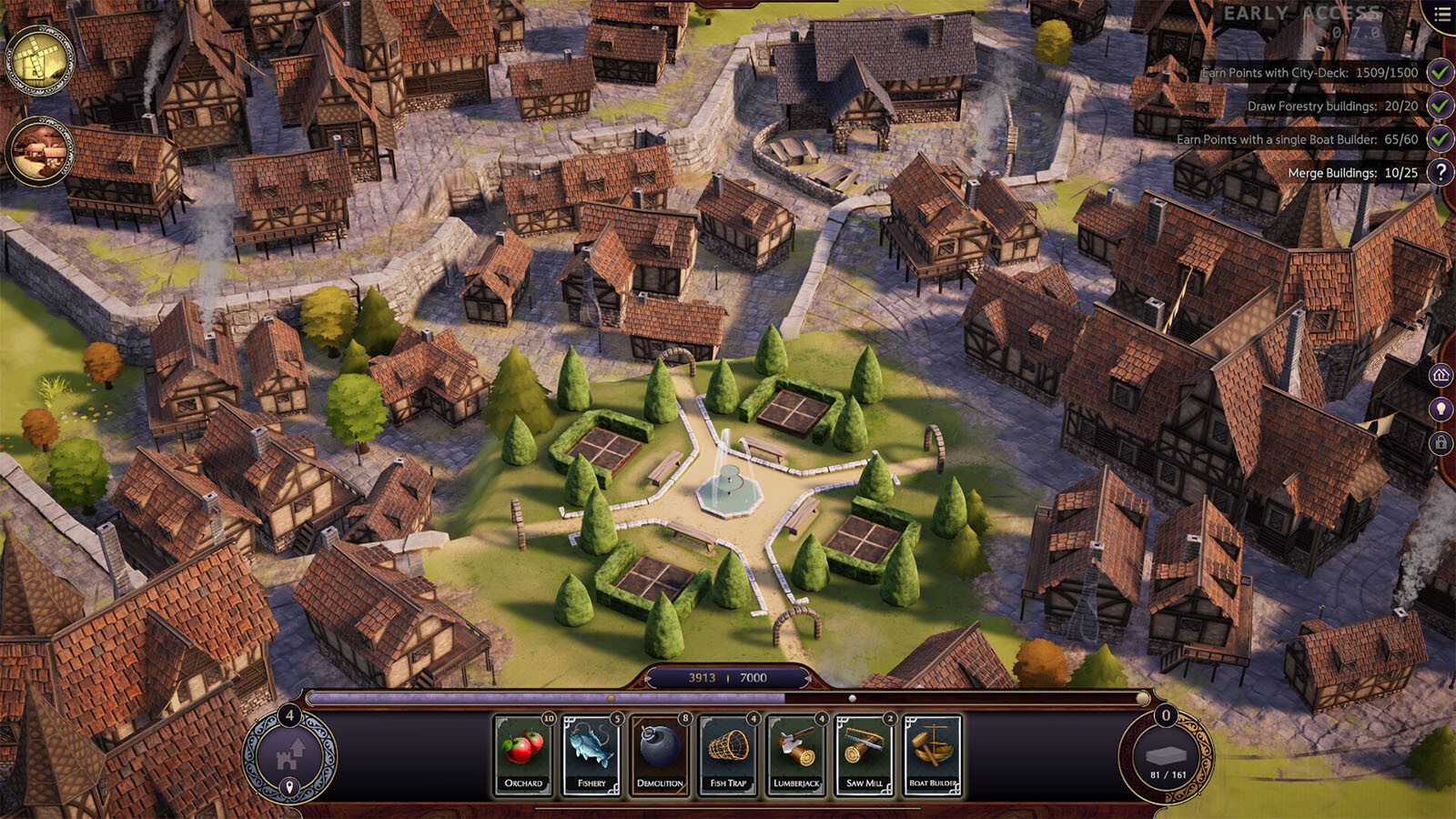1456x819 pixels.
Task: Open the Merge Buildings question mark
Action: [1441, 172]
